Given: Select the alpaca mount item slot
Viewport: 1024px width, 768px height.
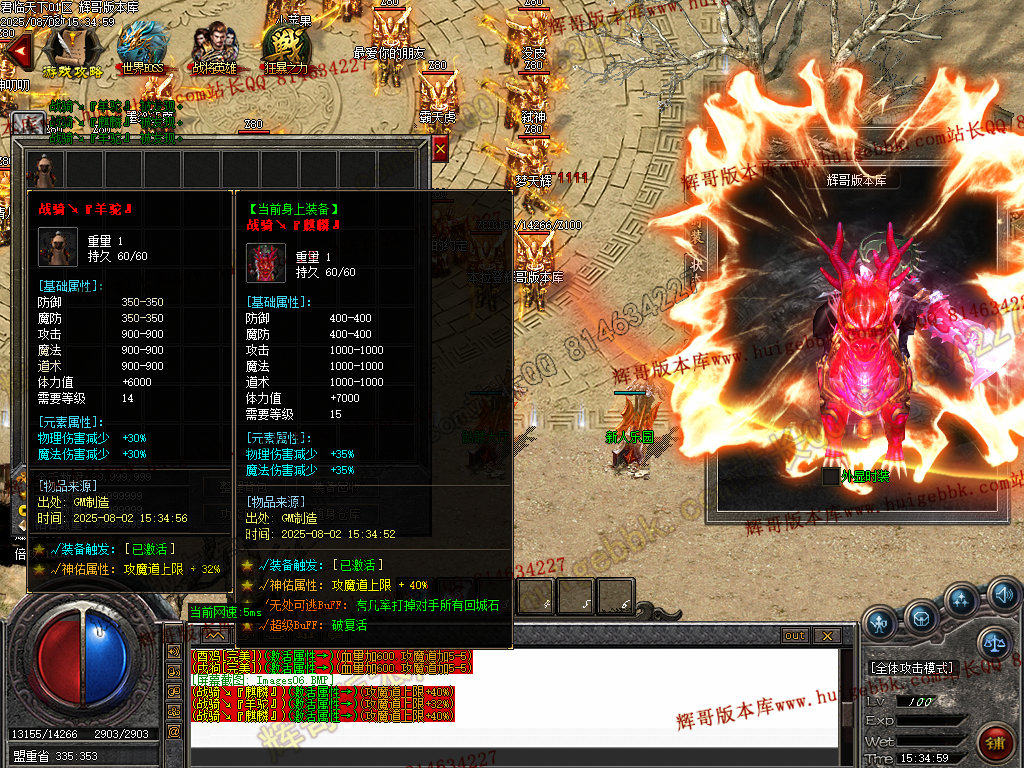Looking at the screenshot, I should point(45,167).
